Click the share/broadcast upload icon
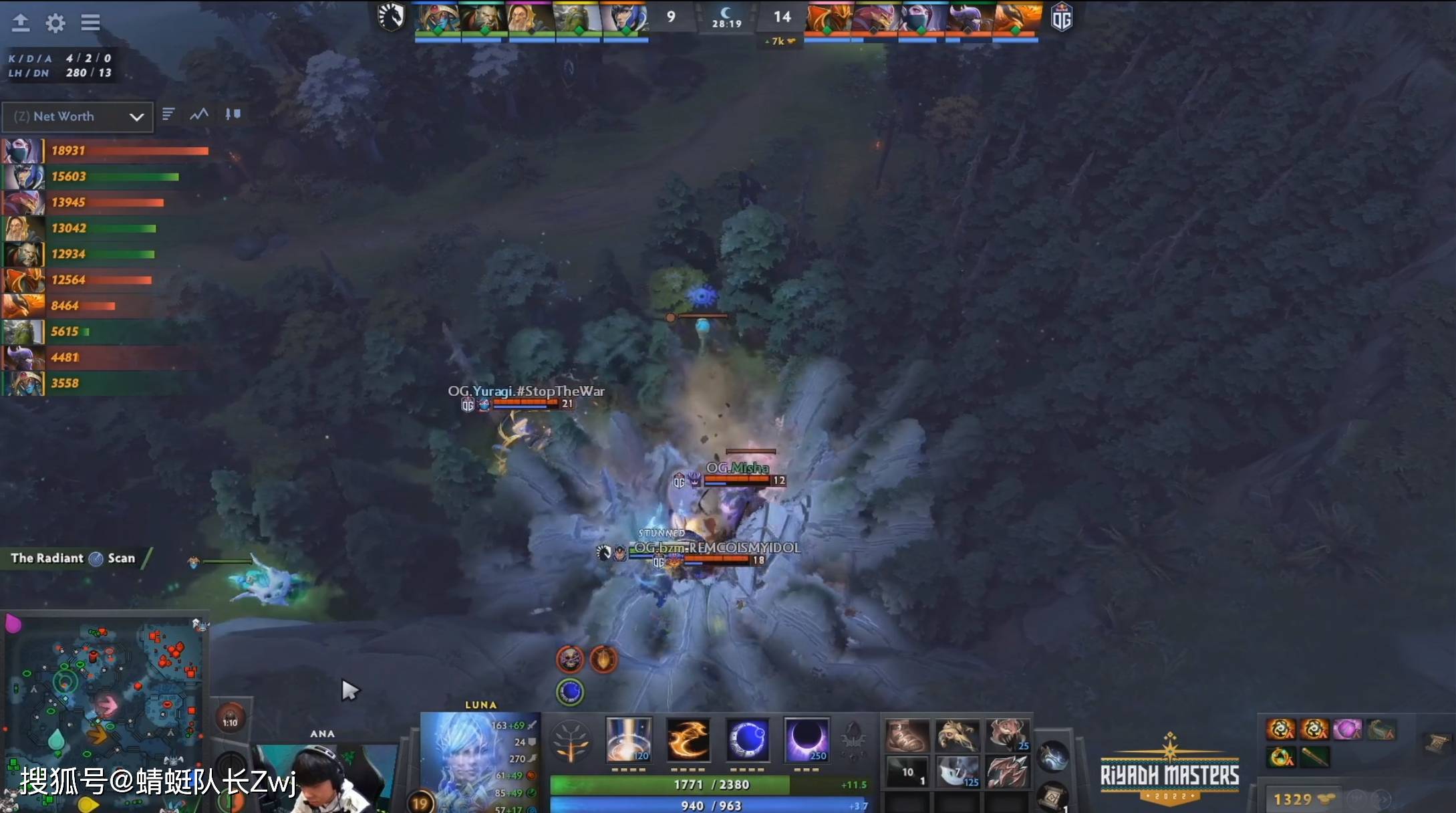 [22, 23]
